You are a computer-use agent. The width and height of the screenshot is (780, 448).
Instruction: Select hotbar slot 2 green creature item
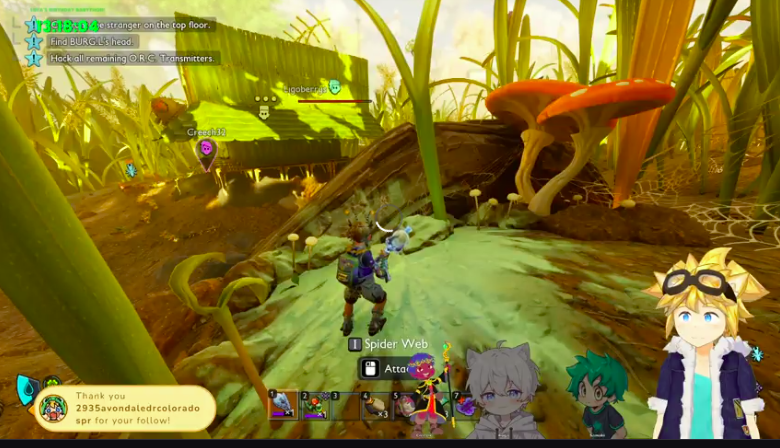pyautogui.click(x=313, y=405)
